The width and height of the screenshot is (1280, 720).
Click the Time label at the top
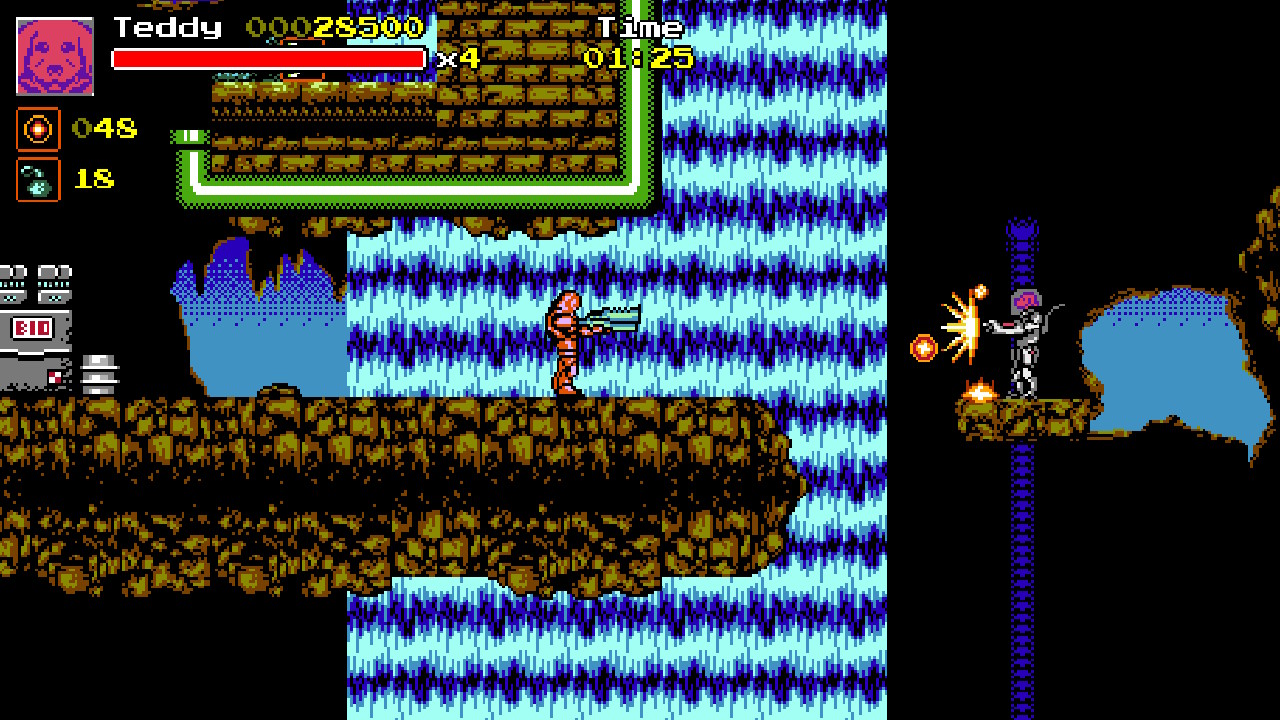(640, 28)
